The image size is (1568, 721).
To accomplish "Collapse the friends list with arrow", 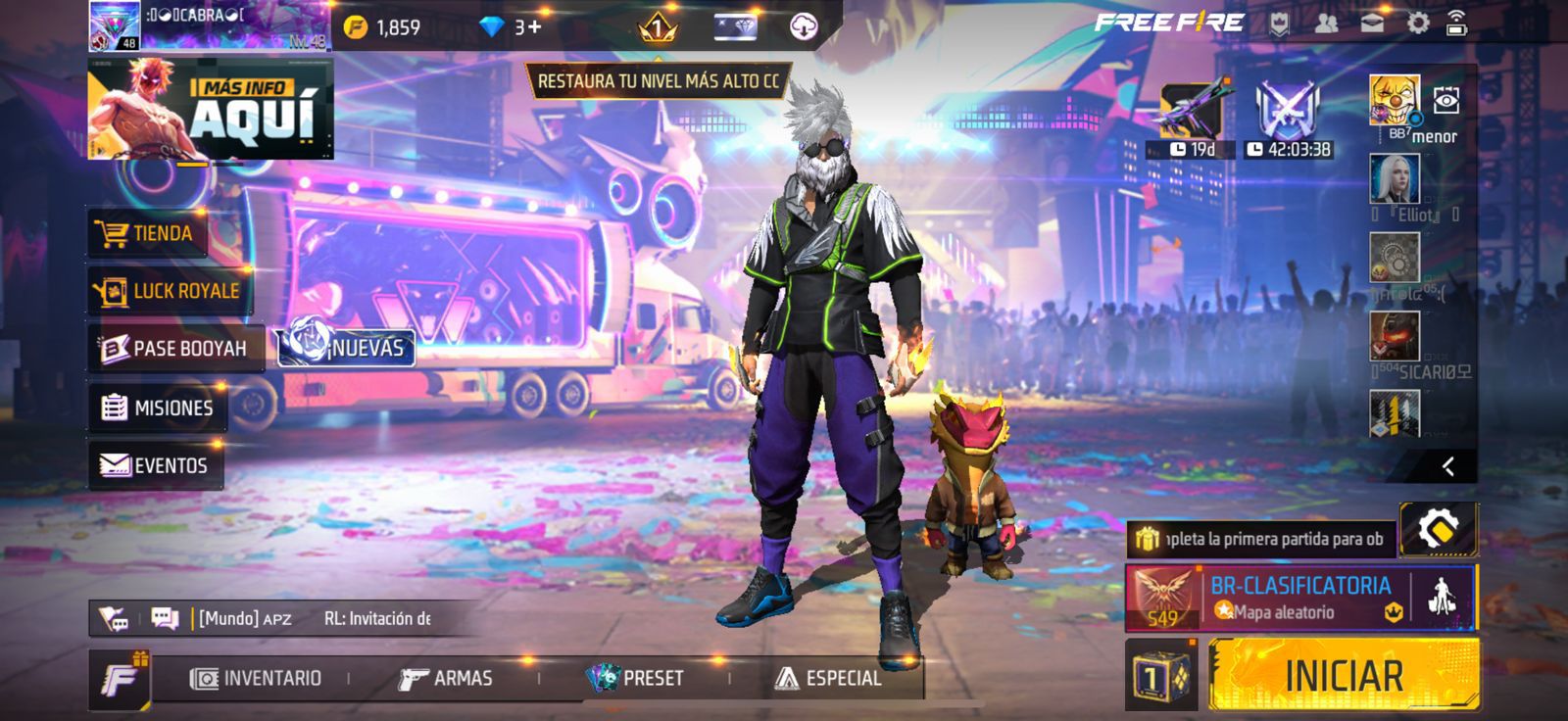I will pyautogui.click(x=1447, y=466).
